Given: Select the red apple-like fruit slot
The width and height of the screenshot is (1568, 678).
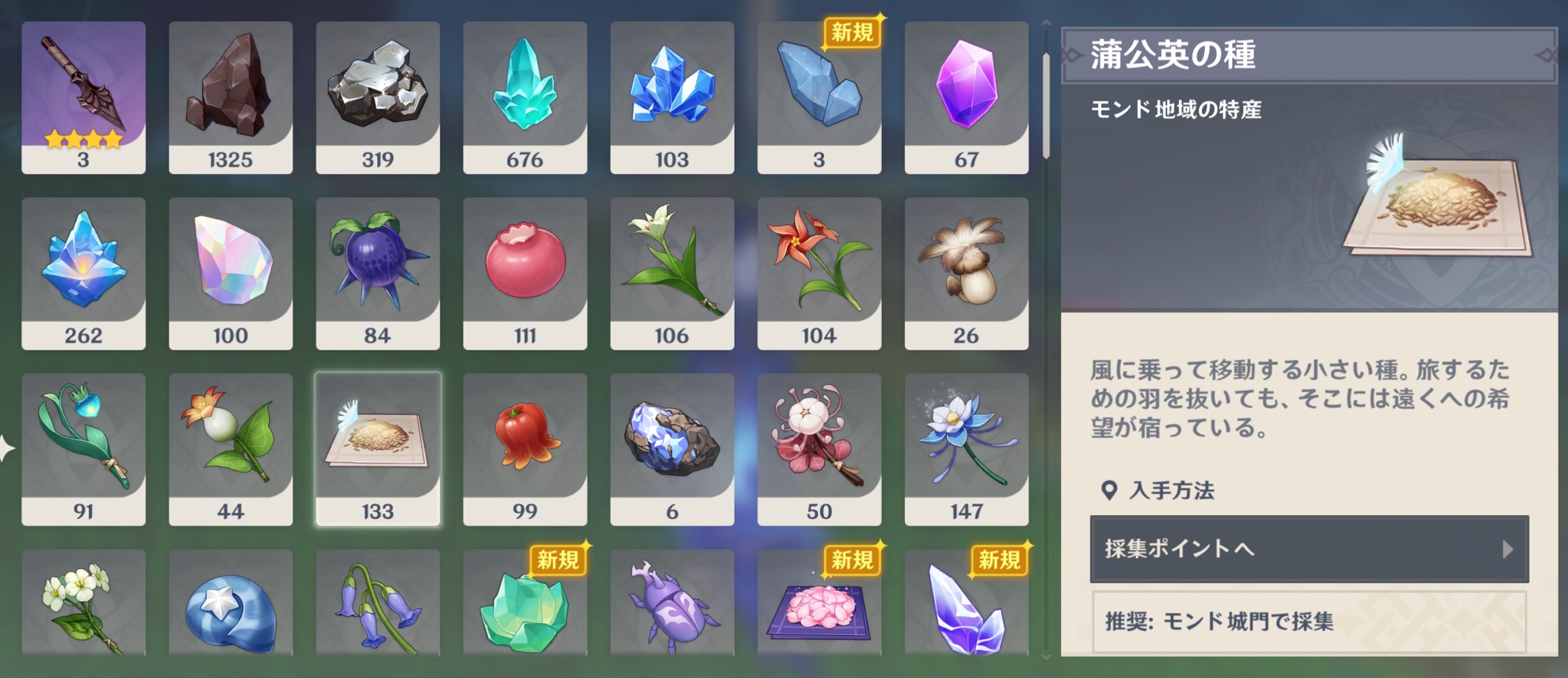Looking at the screenshot, I should pyautogui.click(x=524, y=272).
